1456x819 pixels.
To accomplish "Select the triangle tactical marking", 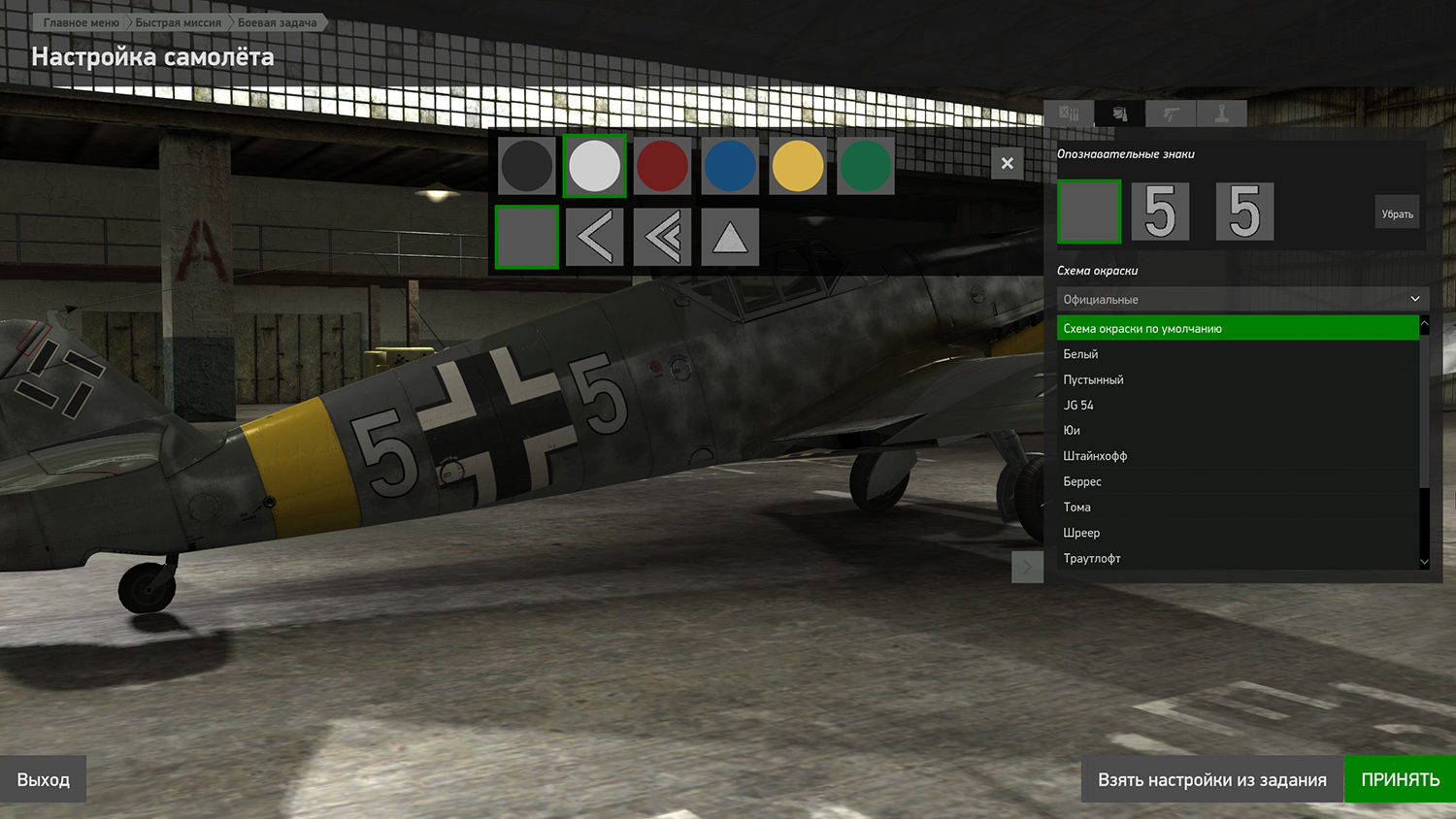I will [730, 237].
